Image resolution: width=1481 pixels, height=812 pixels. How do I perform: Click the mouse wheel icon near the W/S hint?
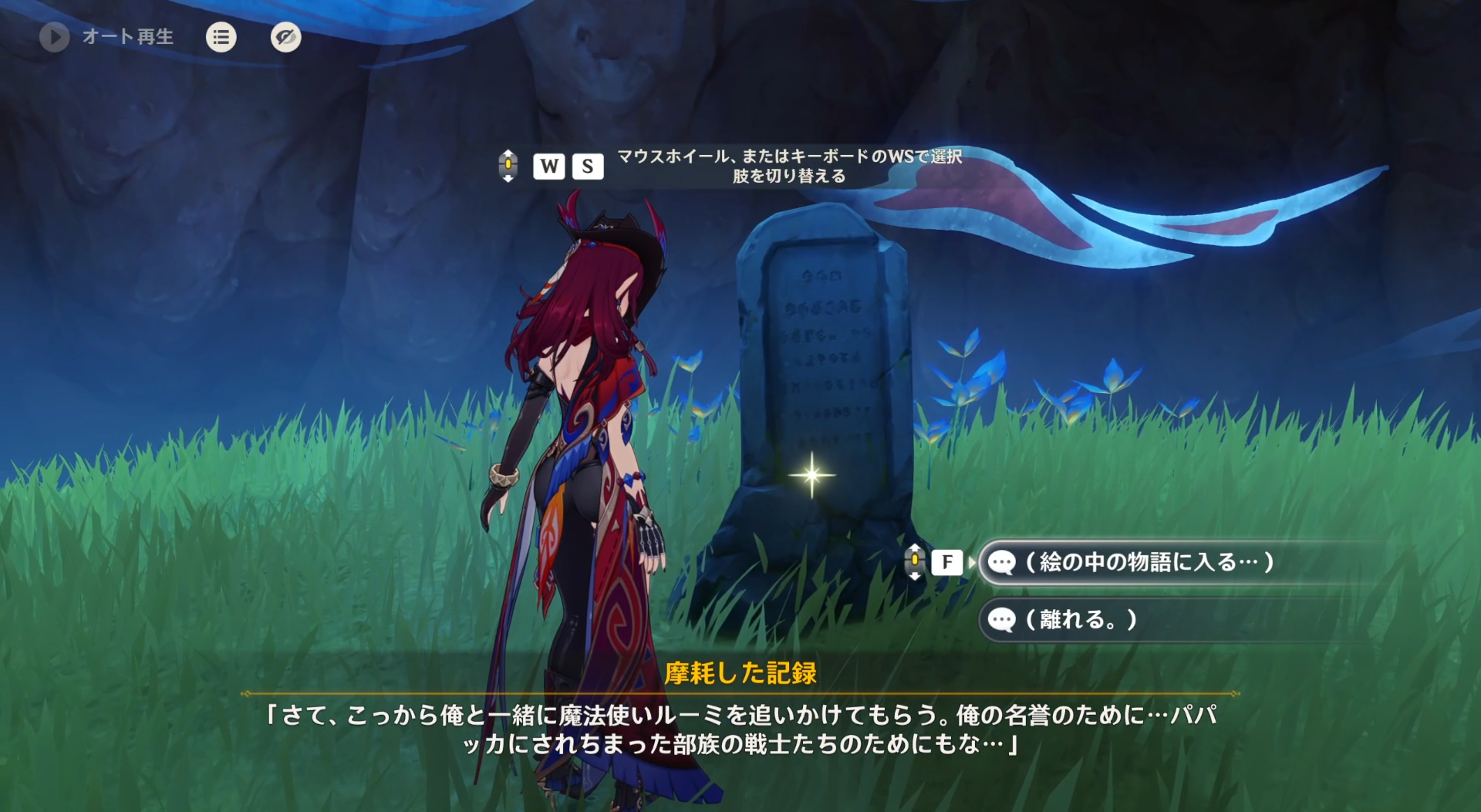click(509, 166)
